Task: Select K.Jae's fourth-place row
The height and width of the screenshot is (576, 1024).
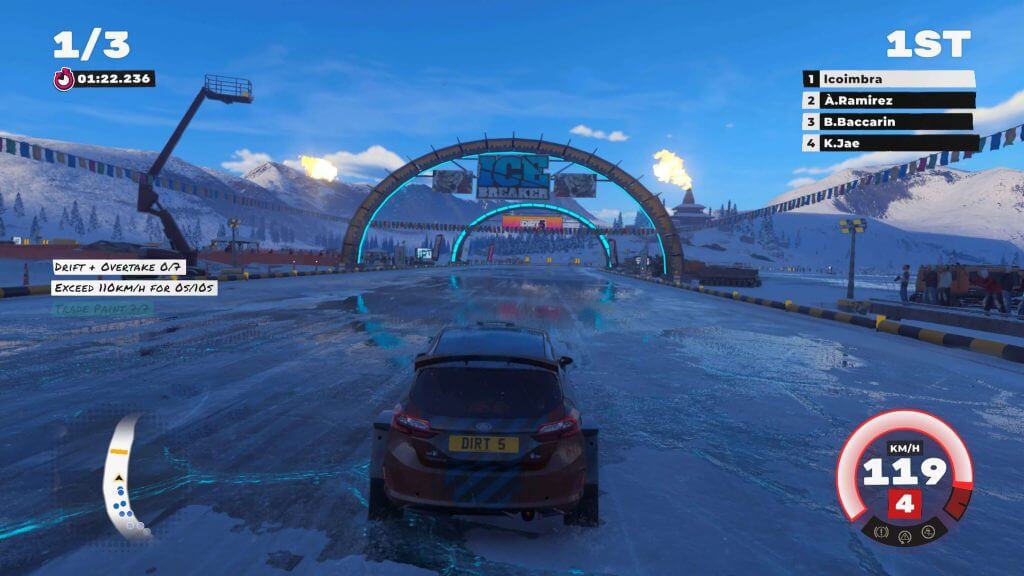Action: click(x=888, y=143)
